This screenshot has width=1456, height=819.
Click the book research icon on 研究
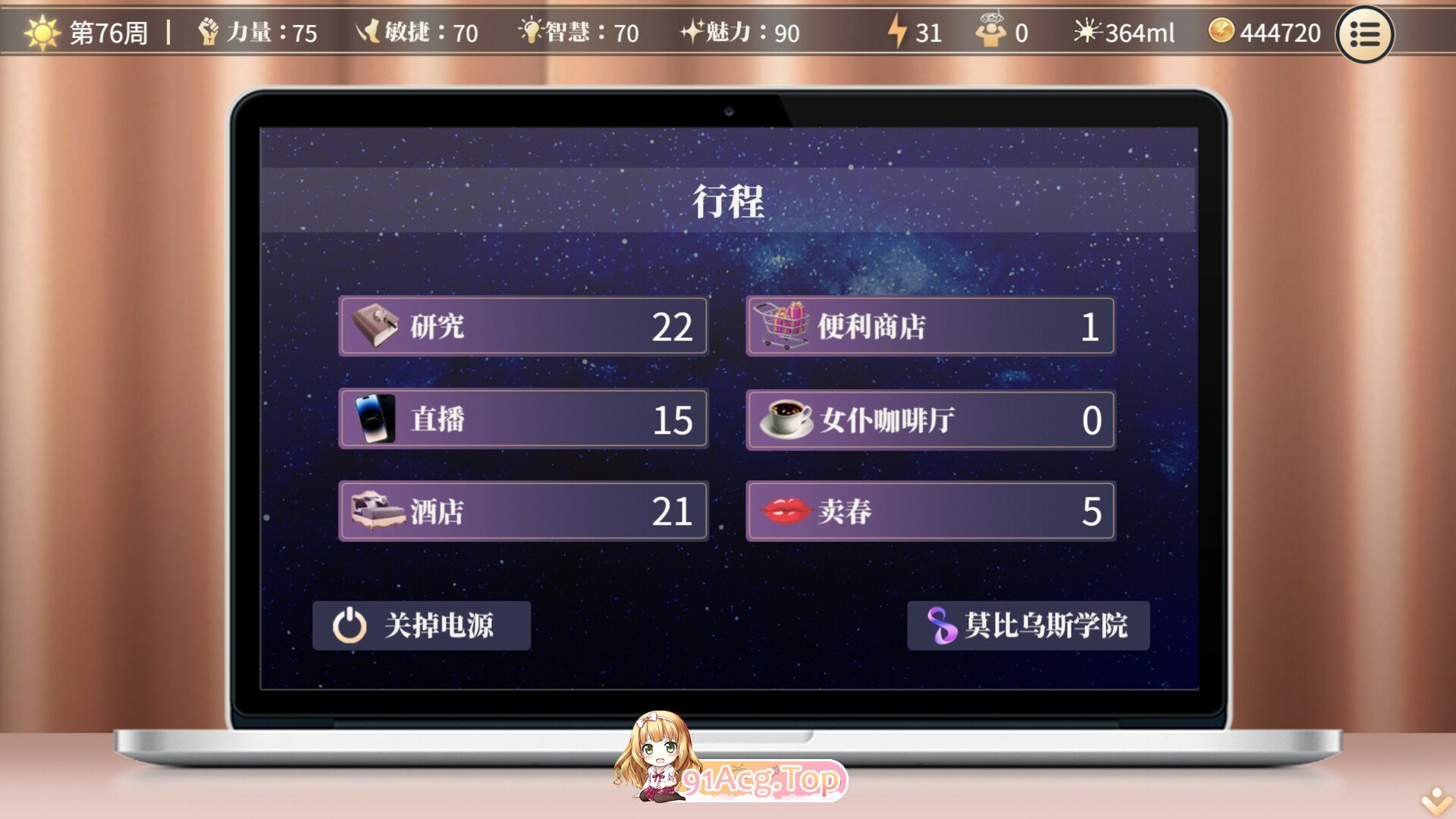pyautogui.click(x=377, y=326)
